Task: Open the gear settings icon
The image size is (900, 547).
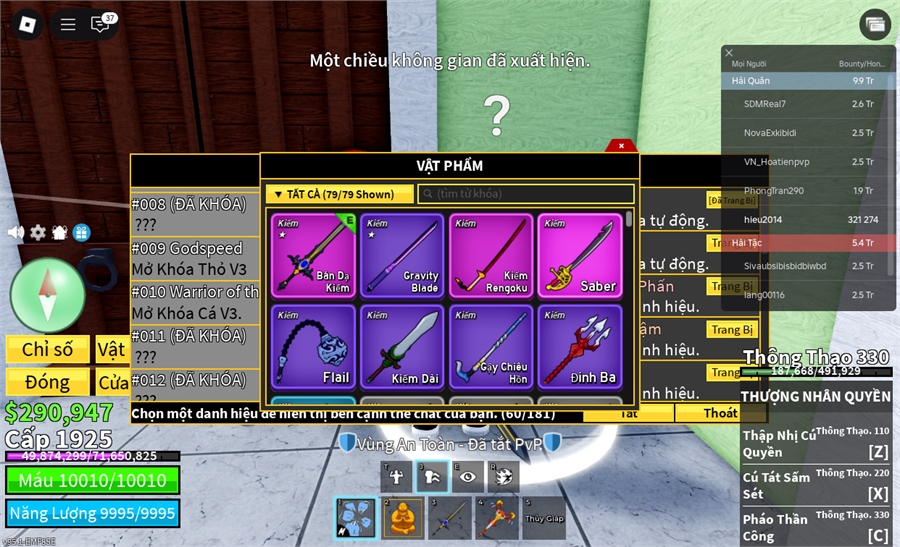Action: (38, 232)
